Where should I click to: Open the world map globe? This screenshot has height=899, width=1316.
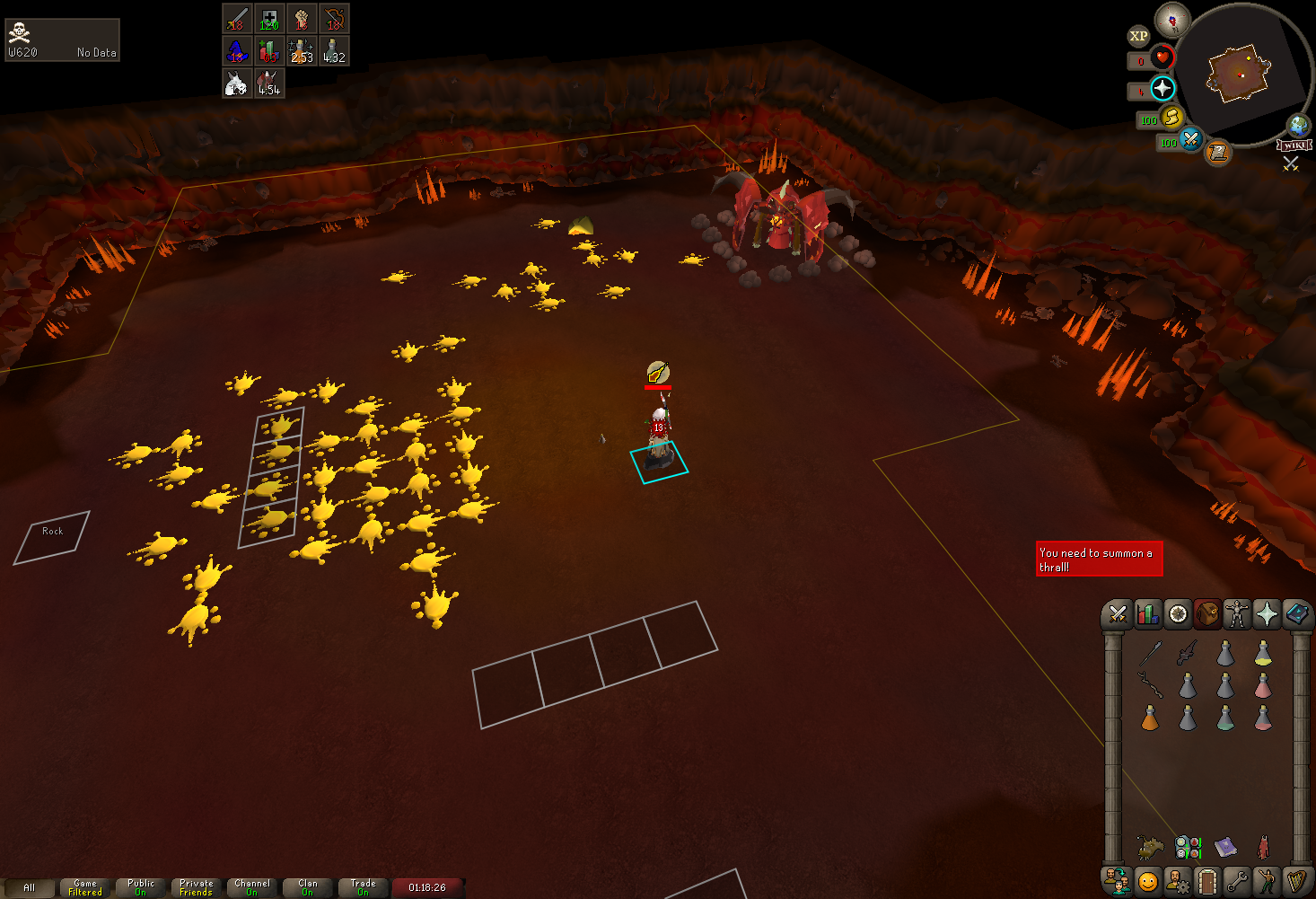(1298, 125)
